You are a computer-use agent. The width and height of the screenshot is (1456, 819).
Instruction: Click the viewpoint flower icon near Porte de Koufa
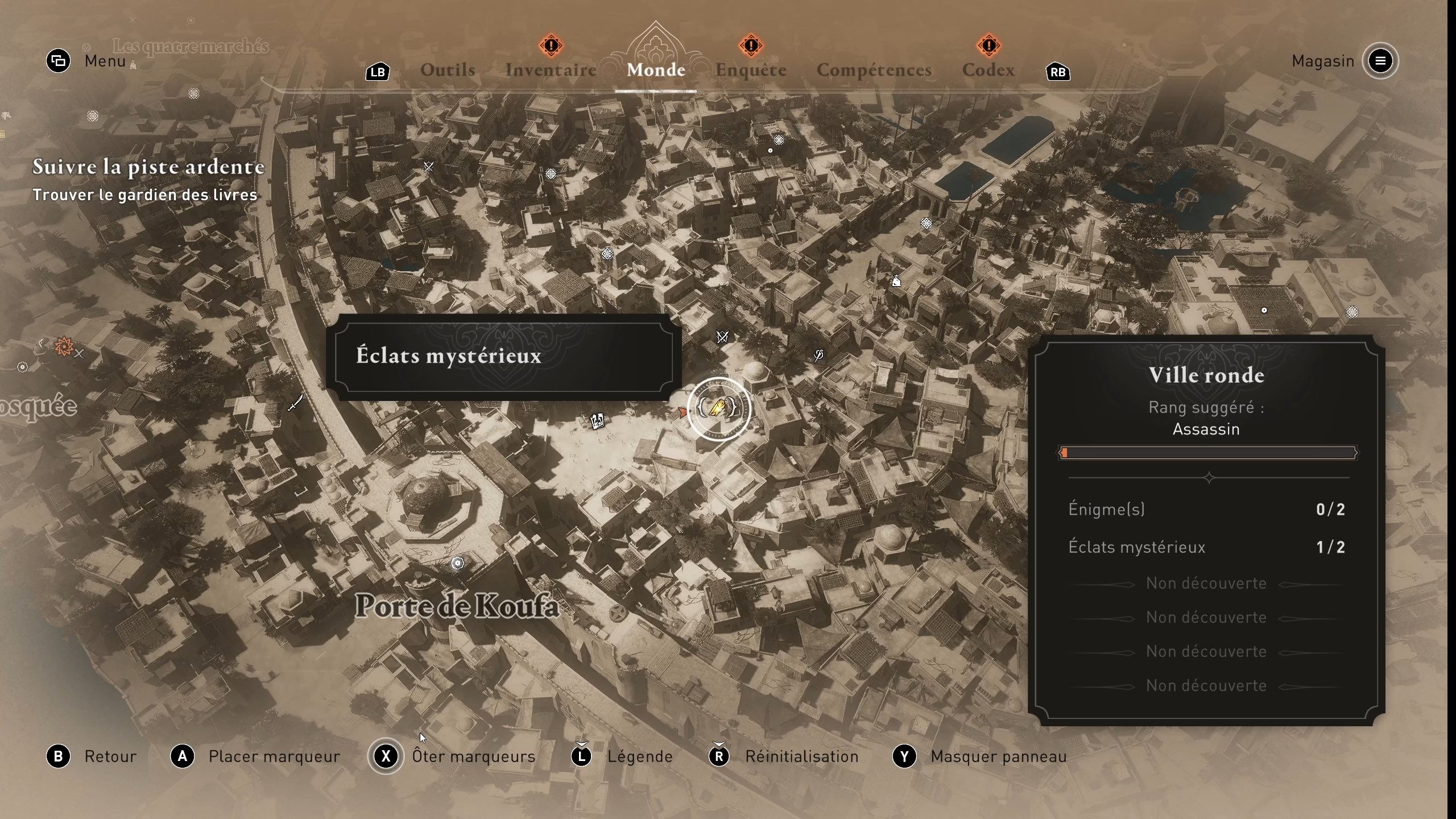tap(458, 563)
